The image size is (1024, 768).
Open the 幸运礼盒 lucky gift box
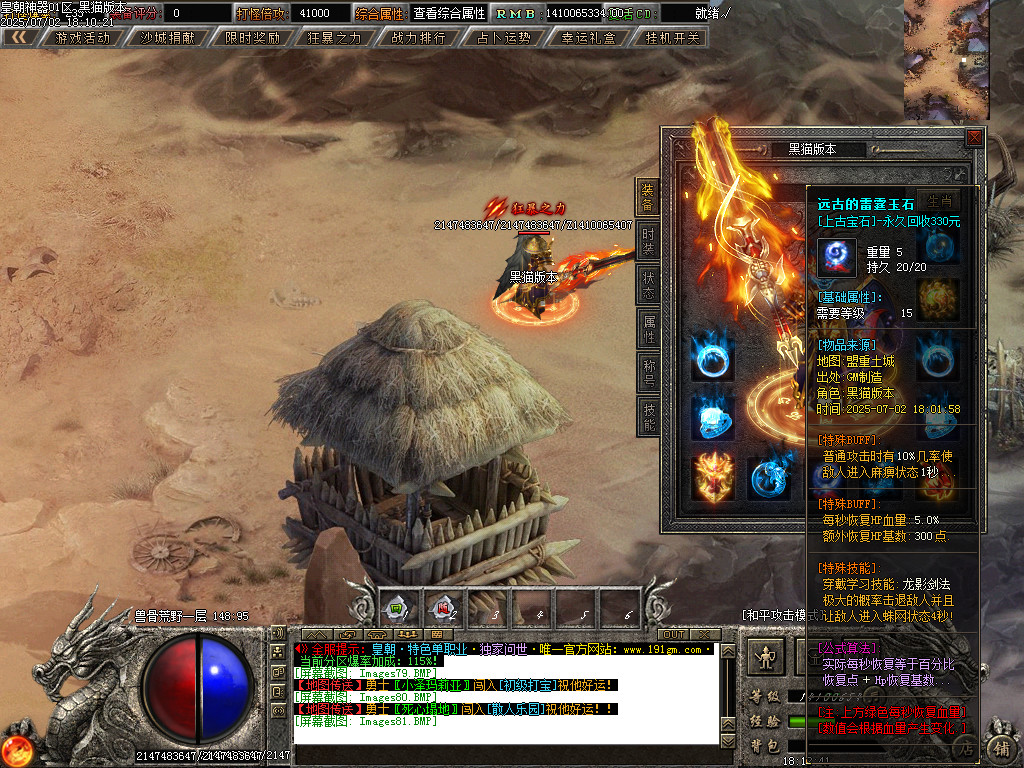click(x=588, y=38)
